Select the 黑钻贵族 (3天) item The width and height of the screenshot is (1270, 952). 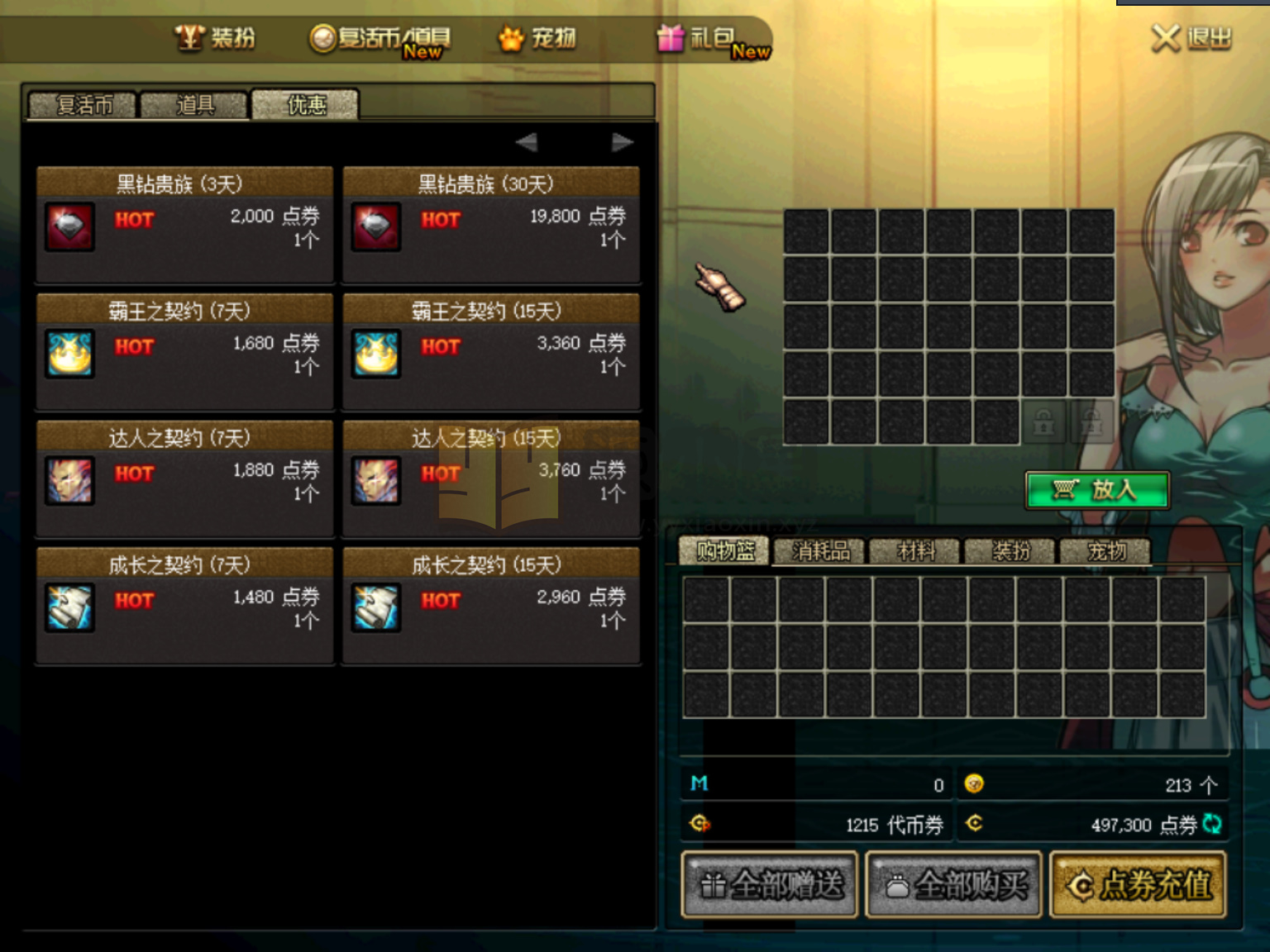(184, 225)
